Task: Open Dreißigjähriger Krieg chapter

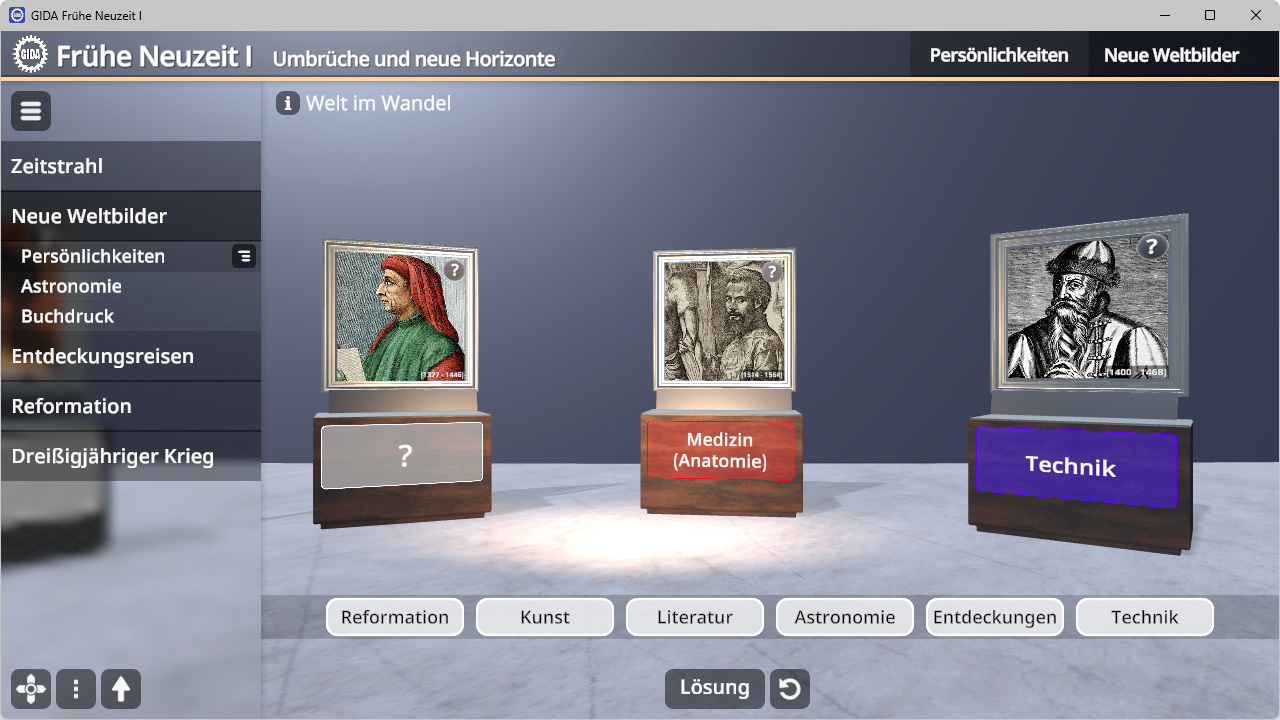Action: coord(112,456)
